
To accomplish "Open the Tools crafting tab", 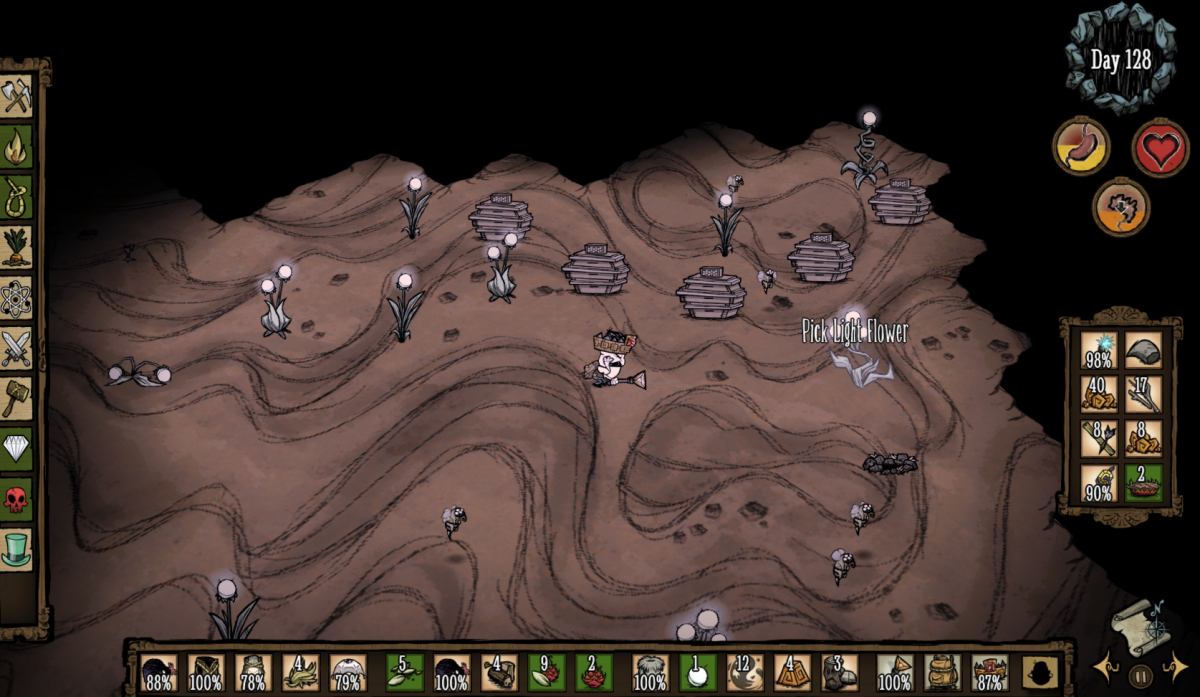I will pos(17,96).
